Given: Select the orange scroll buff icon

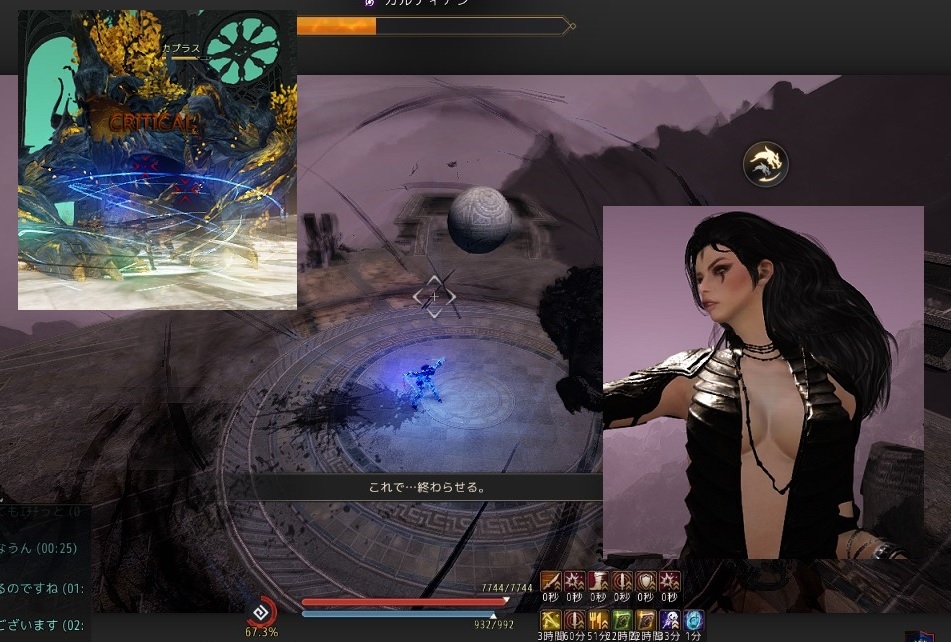Looking at the screenshot, I should pos(646,621).
